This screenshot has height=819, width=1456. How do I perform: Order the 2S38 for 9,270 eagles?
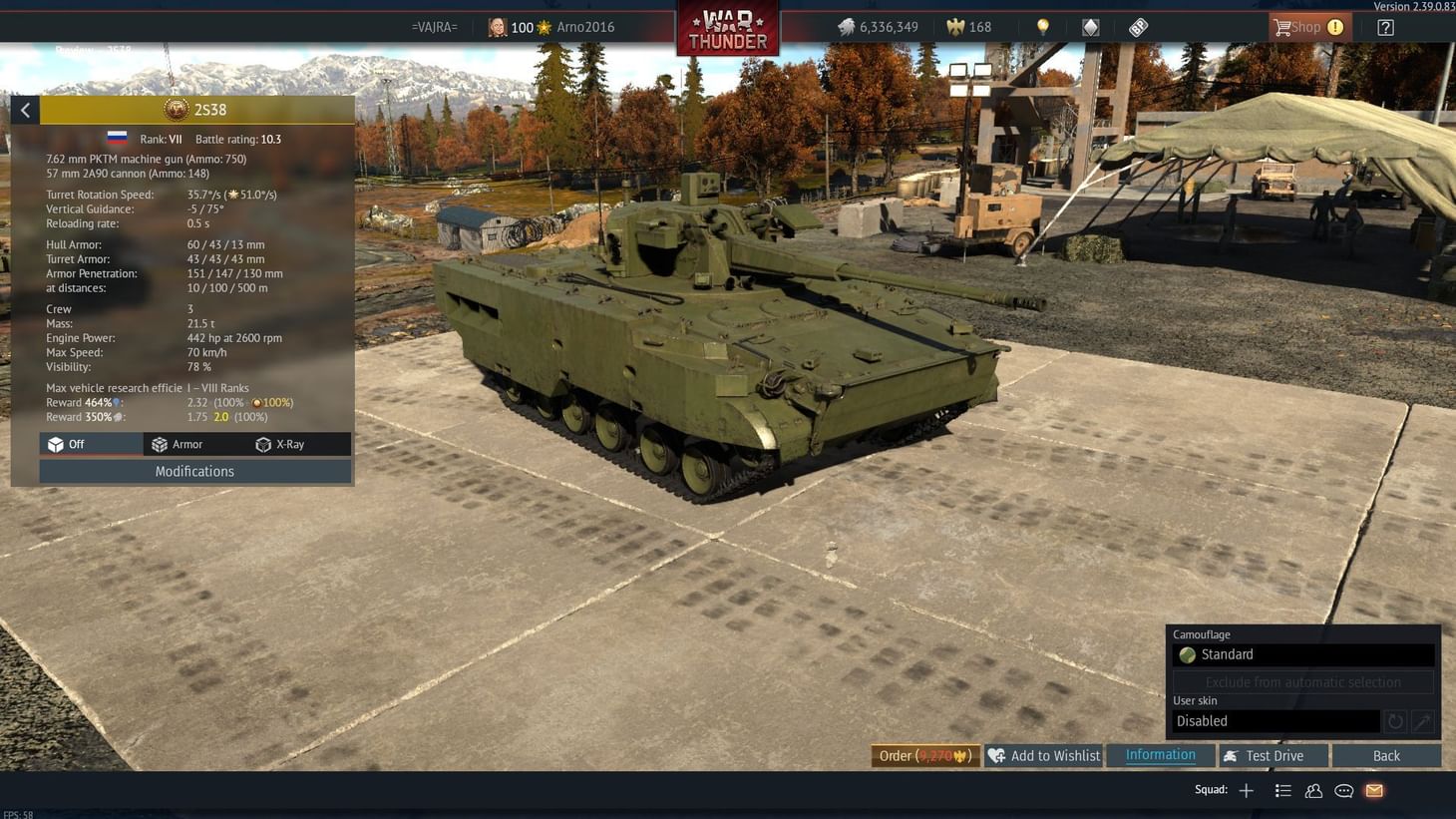pyautogui.click(x=923, y=755)
